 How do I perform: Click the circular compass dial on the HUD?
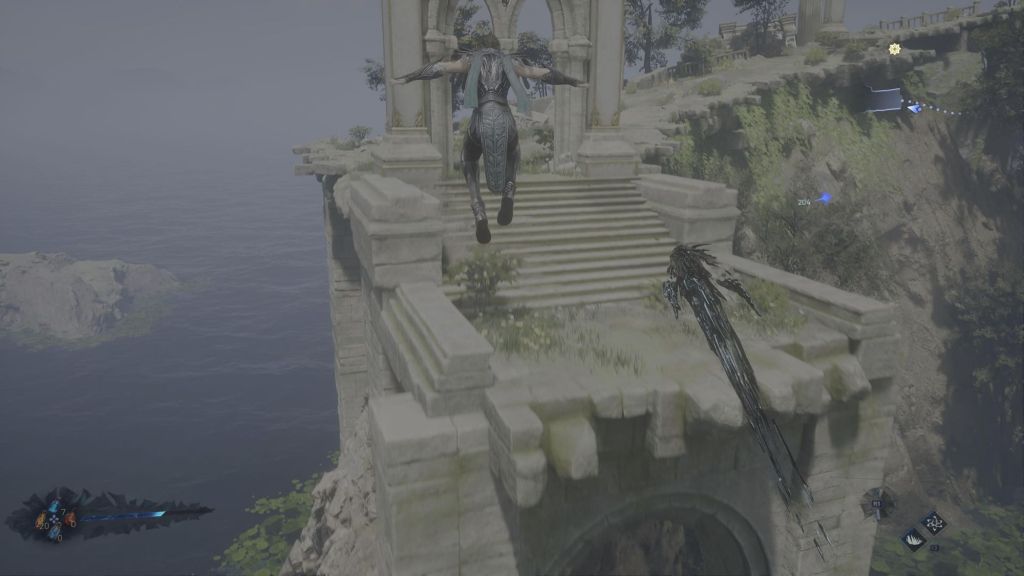coord(878,502)
